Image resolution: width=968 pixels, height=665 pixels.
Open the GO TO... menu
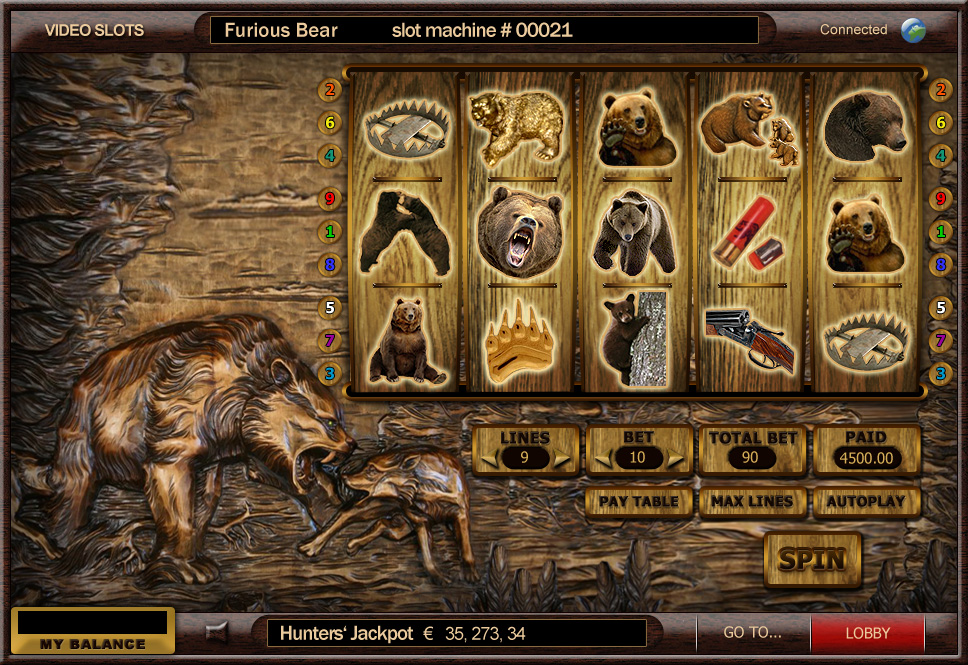tap(752, 633)
